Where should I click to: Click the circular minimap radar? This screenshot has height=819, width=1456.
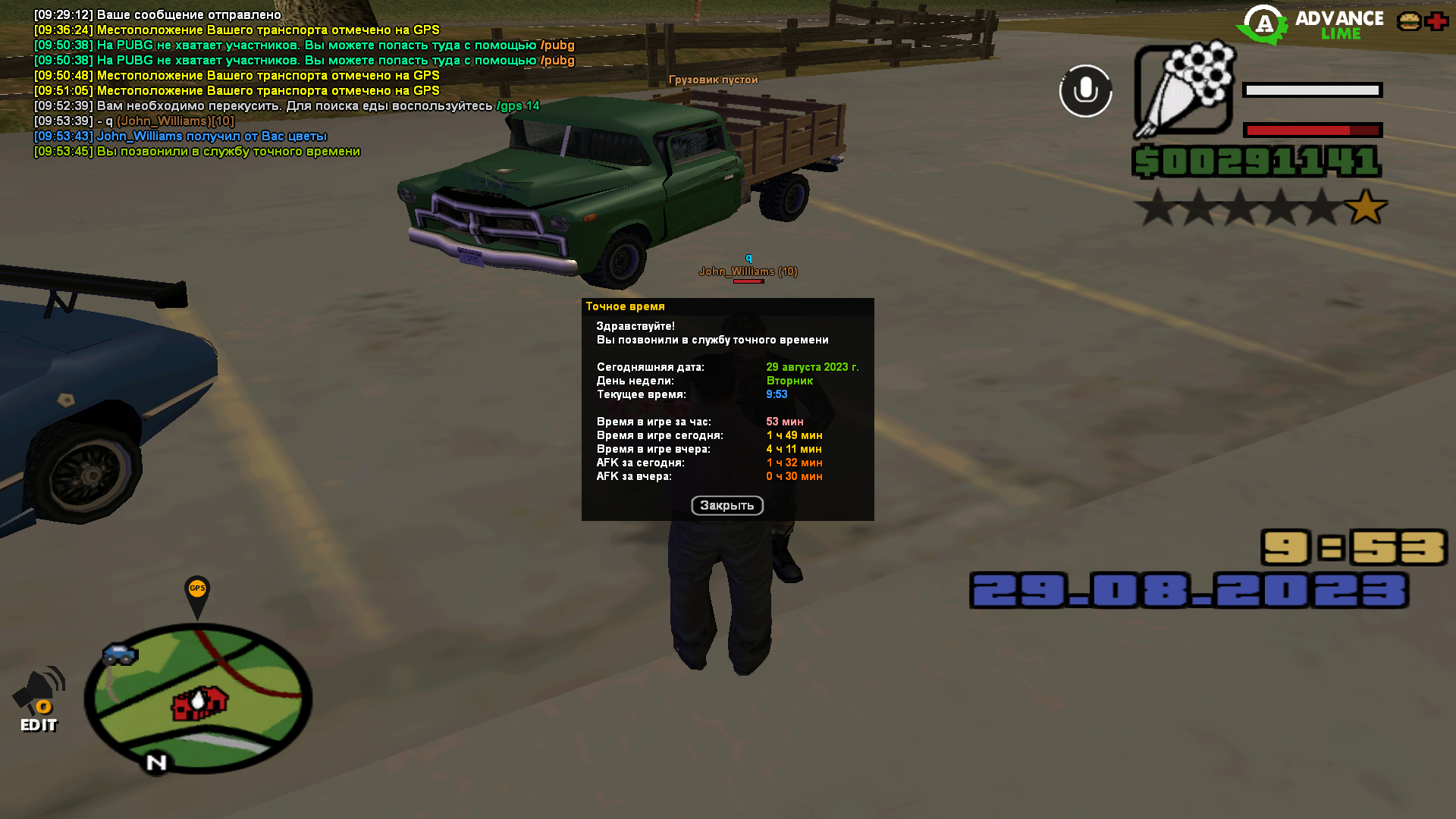click(x=198, y=698)
